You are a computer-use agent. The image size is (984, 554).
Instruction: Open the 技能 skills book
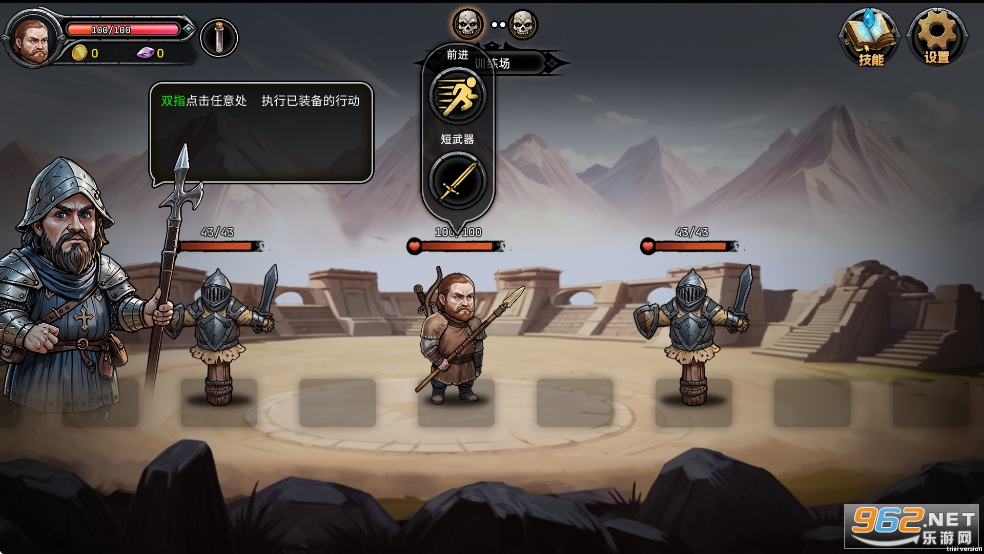pyautogui.click(x=869, y=36)
